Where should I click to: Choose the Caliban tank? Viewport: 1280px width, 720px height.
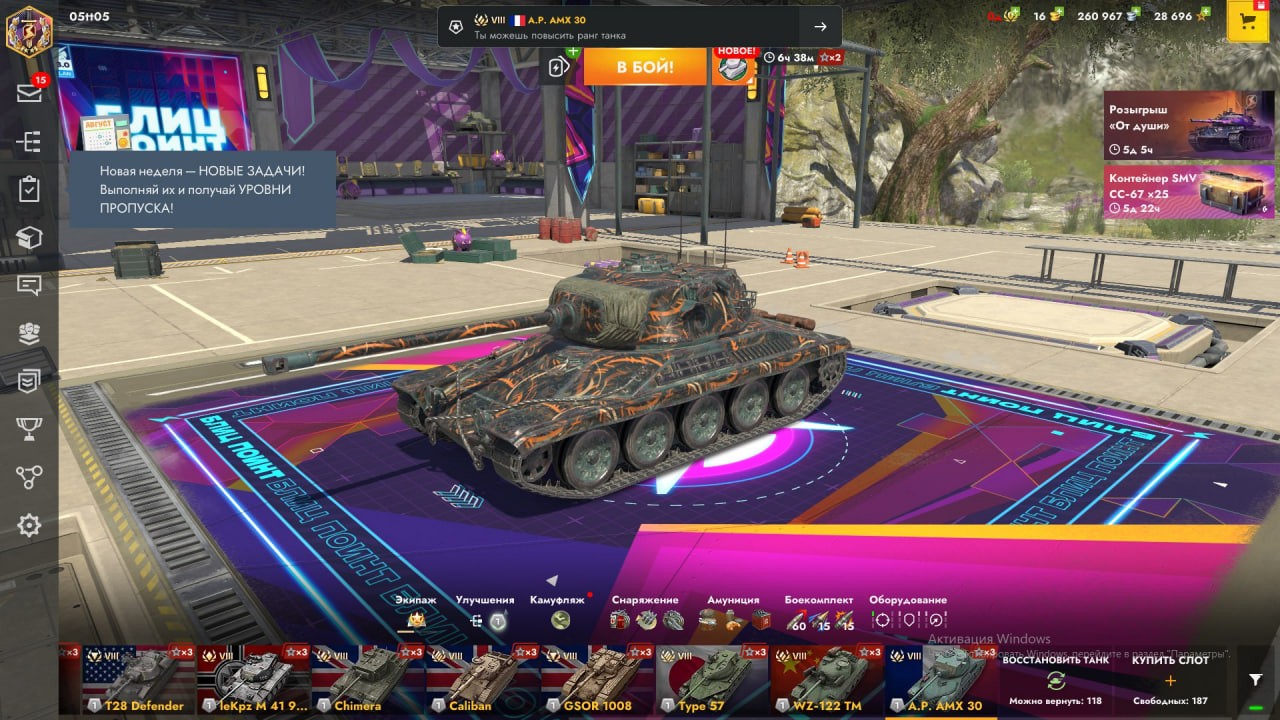click(483, 680)
